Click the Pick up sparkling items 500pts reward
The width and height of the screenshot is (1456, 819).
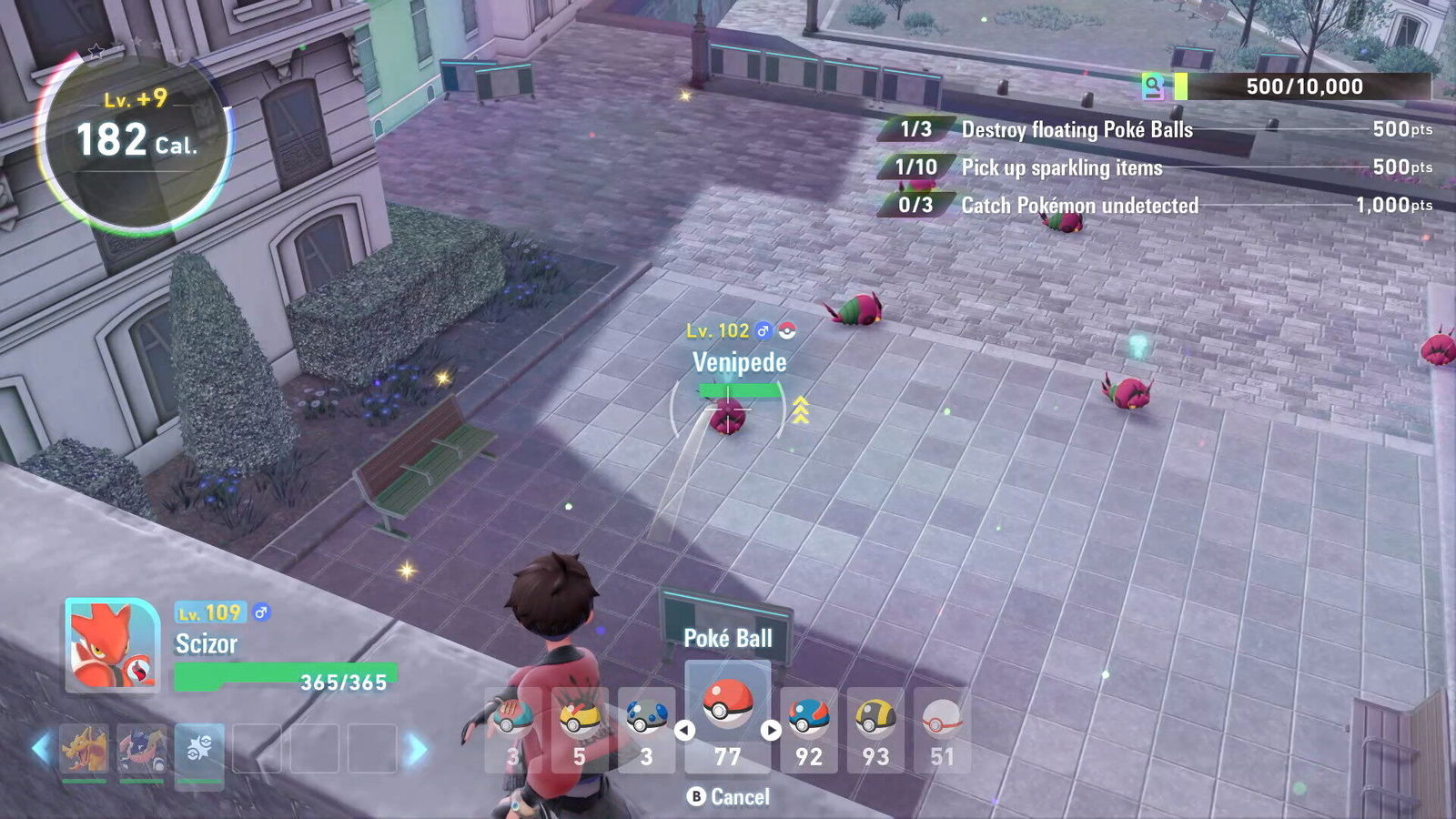coord(1401,168)
